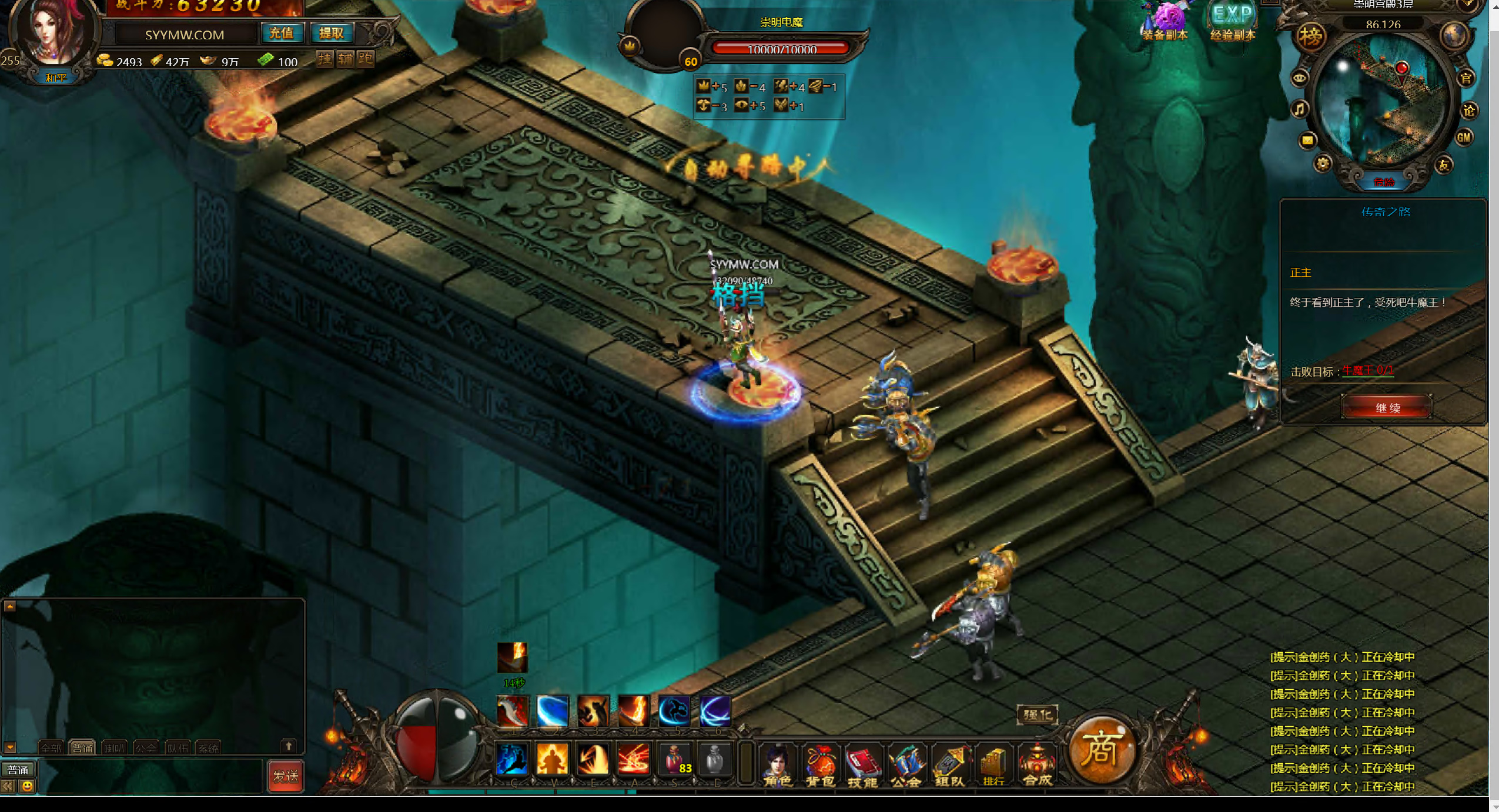Switch to the 公会 guild chat tab

146,748
